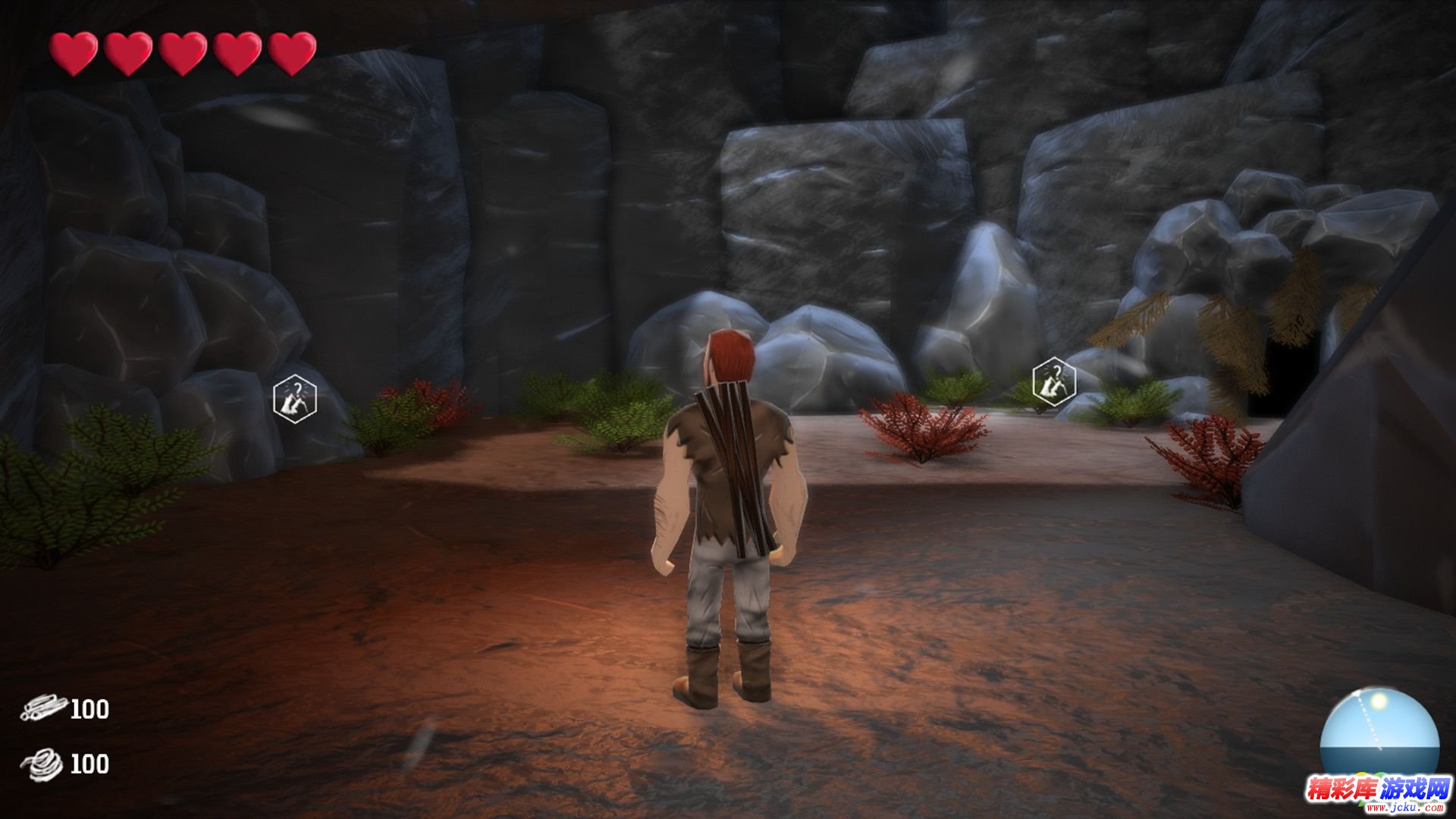Select the coiled rope resource icon
This screenshot has width=1456, height=819.
[x=44, y=763]
